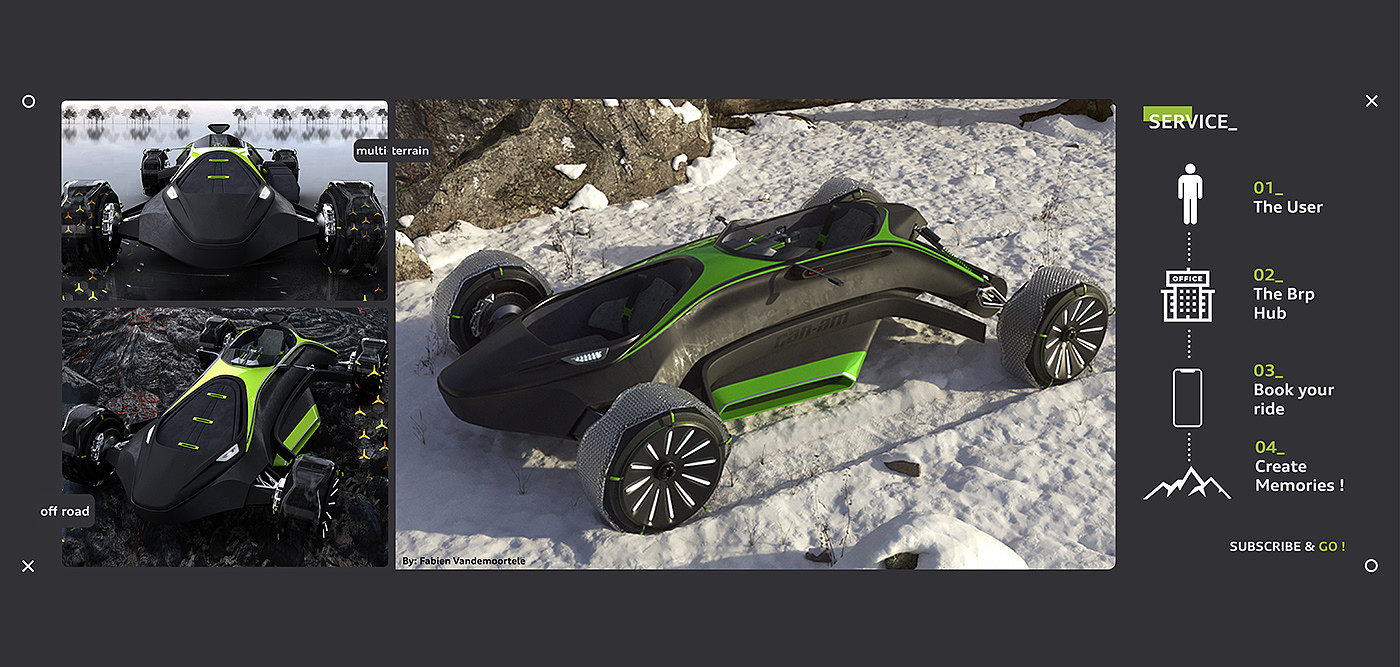Open the multi terrain vehicle thumbnail on water
Screen dimensions: 1400x667
coord(224,200)
